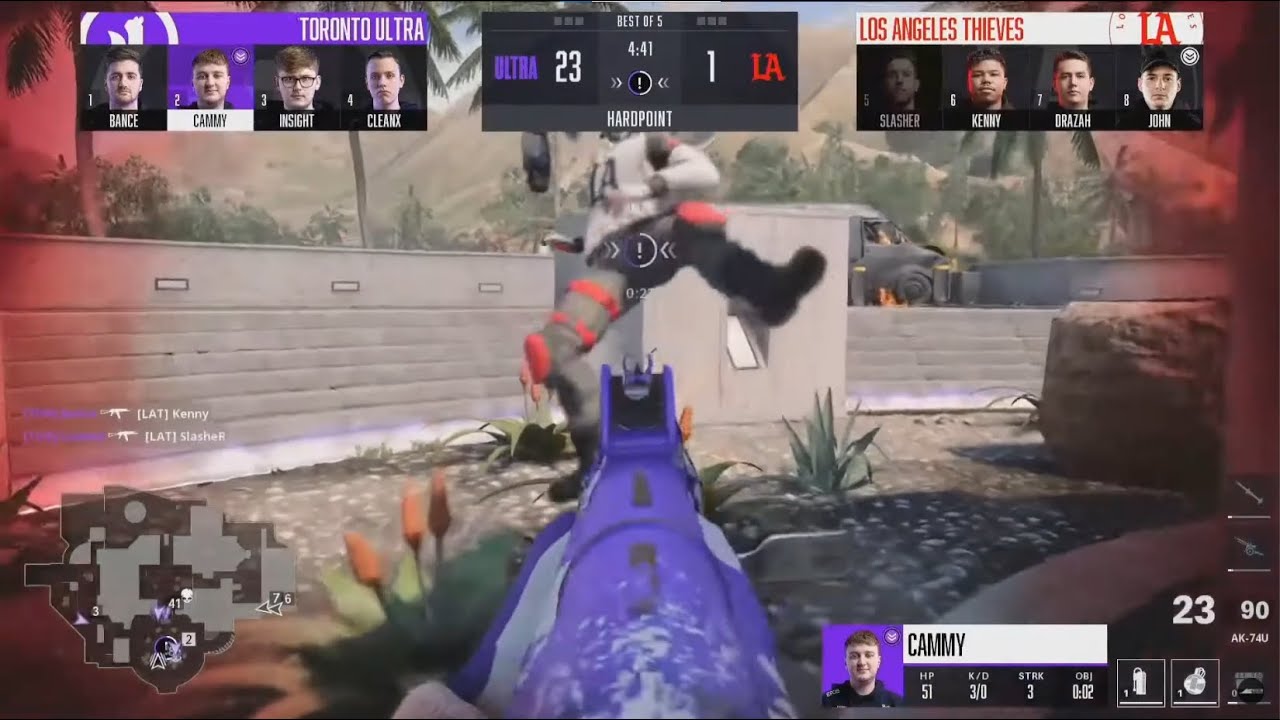The height and width of the screenshot is (720, 1280).
Task: Click the BEST OF 5 label
Action: (x=640, y=21)
